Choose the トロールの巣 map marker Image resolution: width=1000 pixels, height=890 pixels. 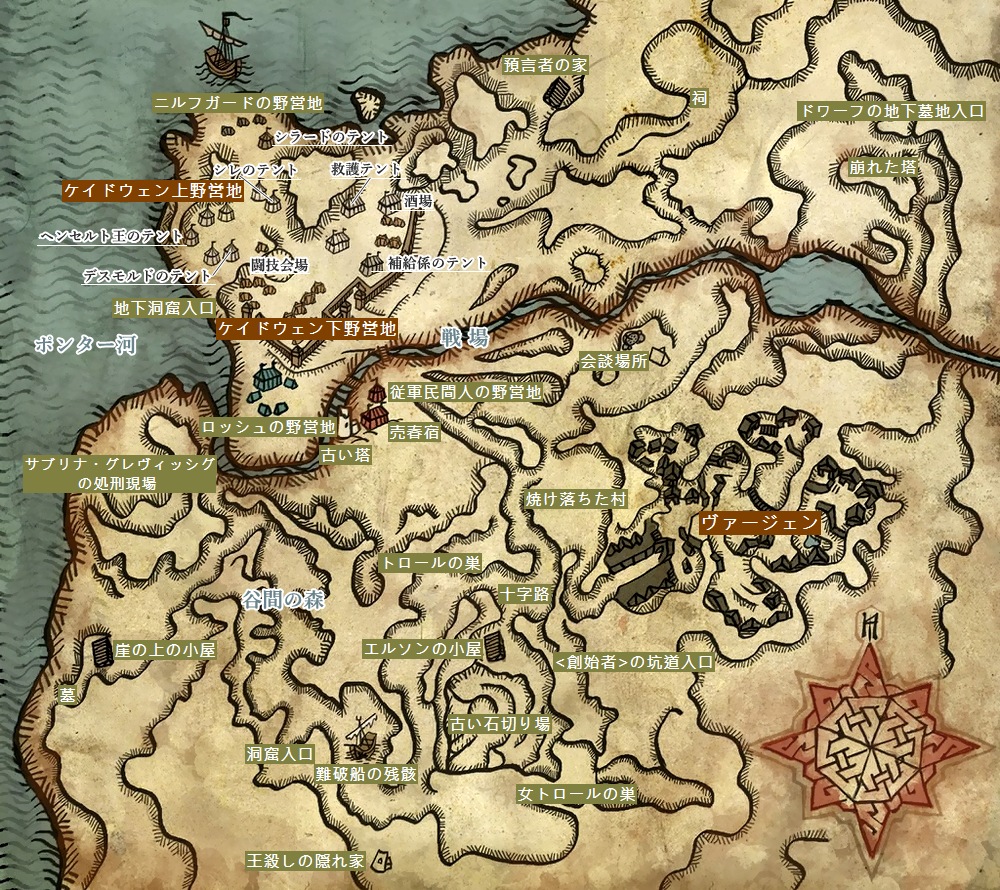432,563
